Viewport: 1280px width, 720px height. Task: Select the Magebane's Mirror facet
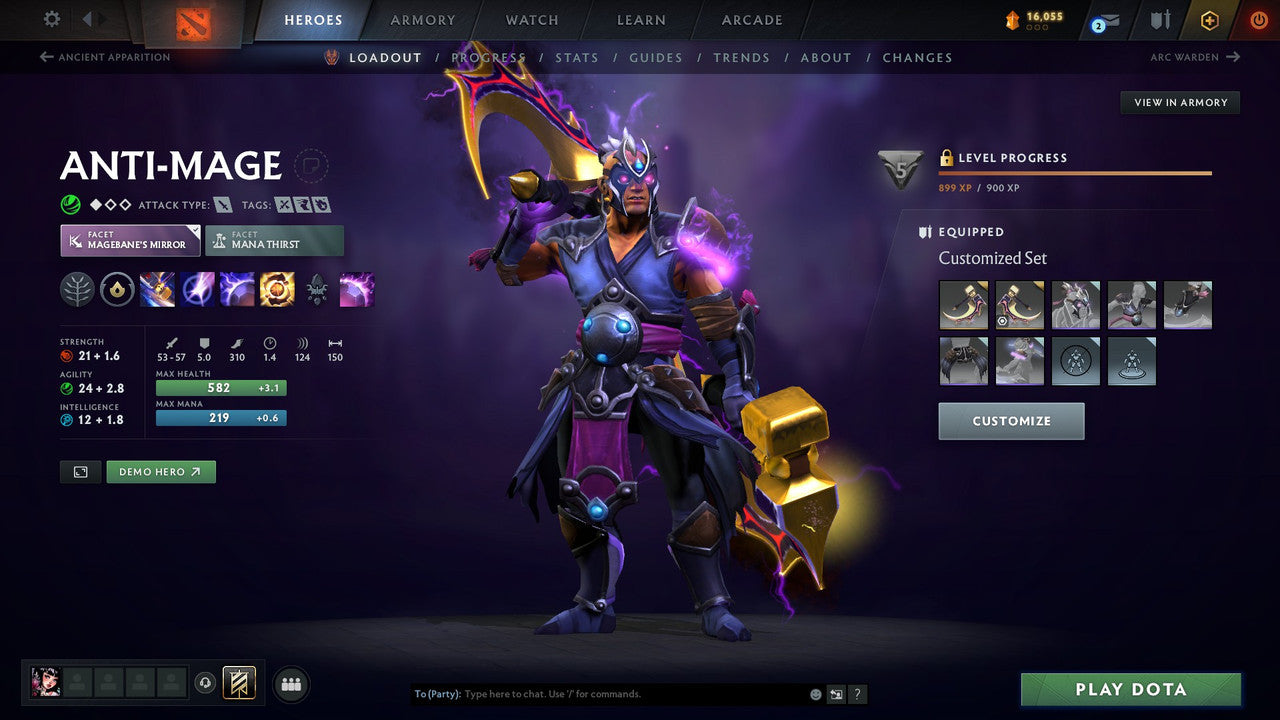click(x=129, y=240)
